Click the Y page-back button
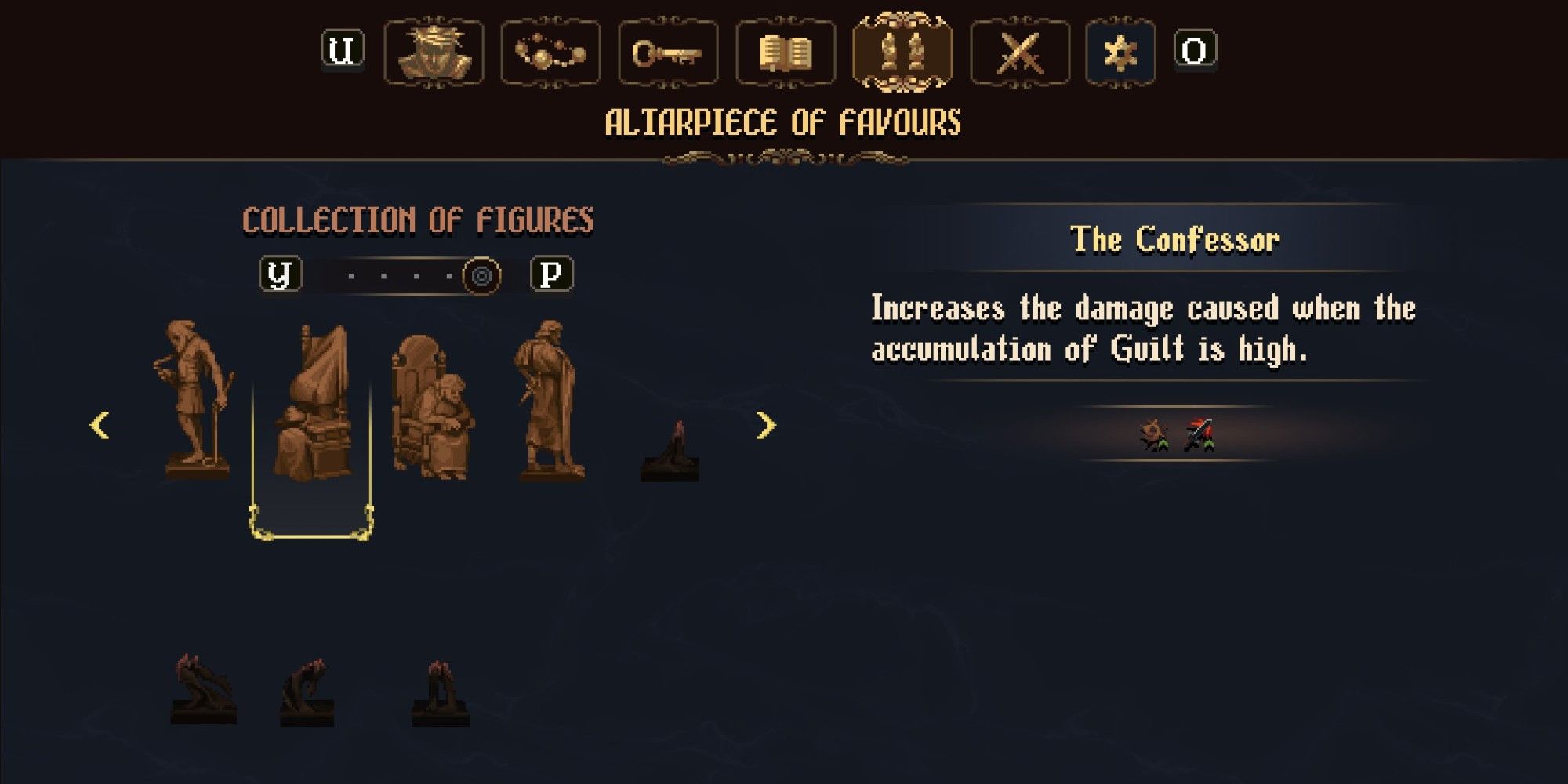Image resolution: width=1568 pixels, height=784 pixels. (x=280, y=274)
